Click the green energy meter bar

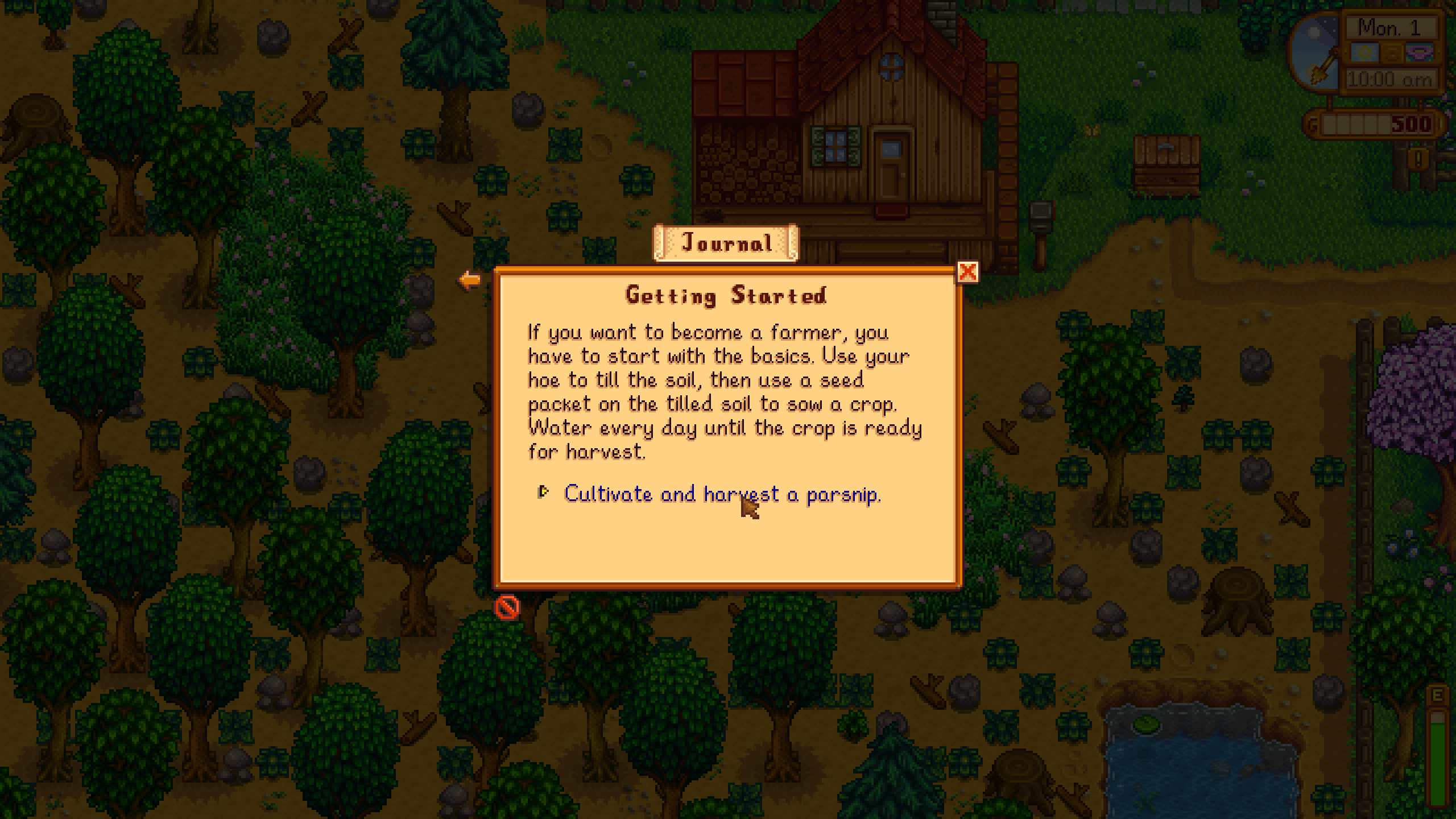click(x=1437, y=763)
